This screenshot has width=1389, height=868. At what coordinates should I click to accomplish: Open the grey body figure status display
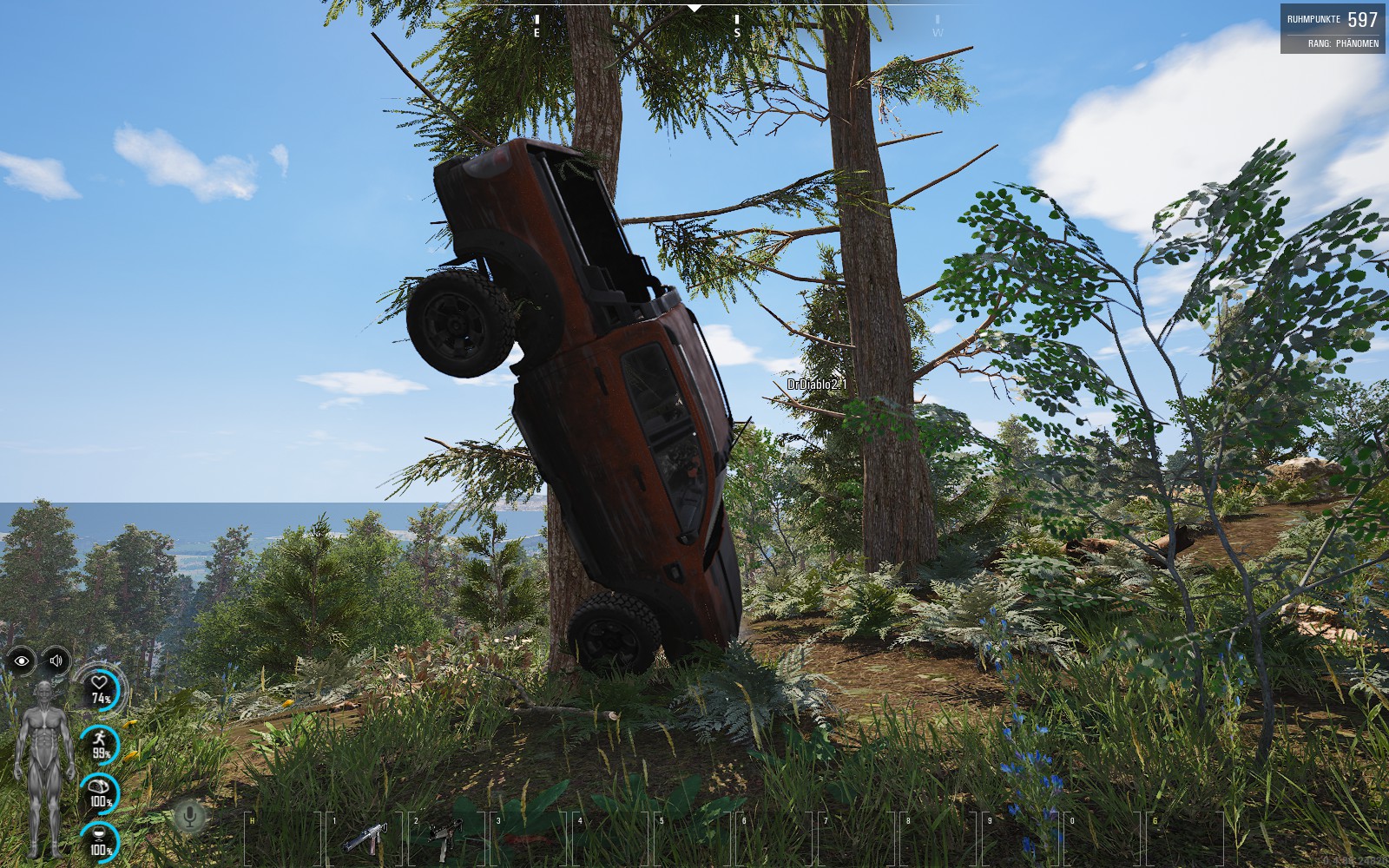click(x=41, y=767)
